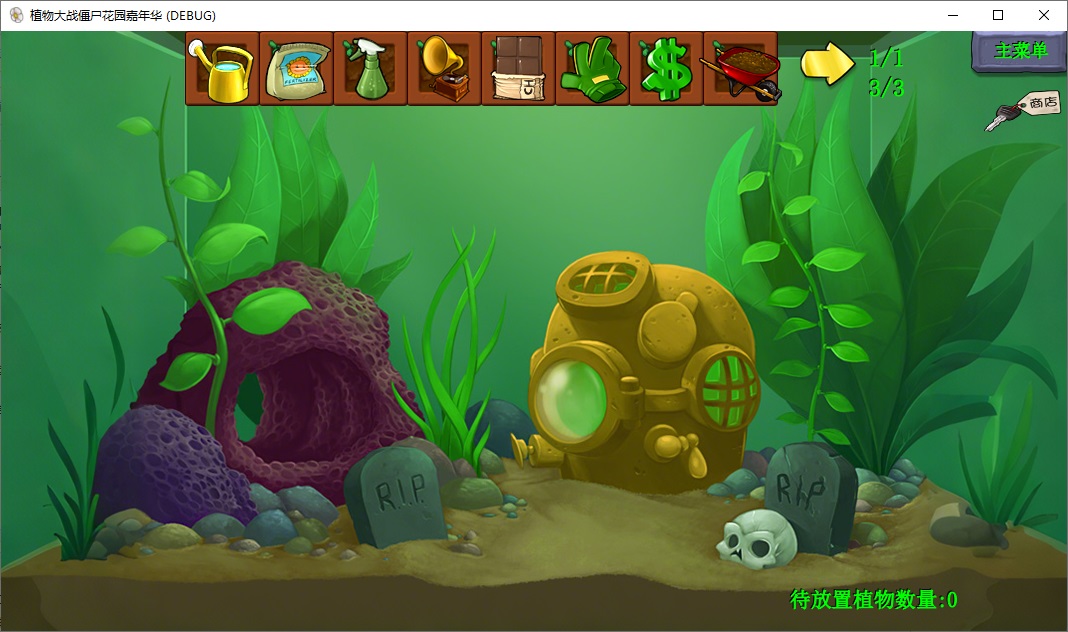Open the shop via the key tag
Viewport: 1068px width, 632px height.
(x=1022, y=109)
